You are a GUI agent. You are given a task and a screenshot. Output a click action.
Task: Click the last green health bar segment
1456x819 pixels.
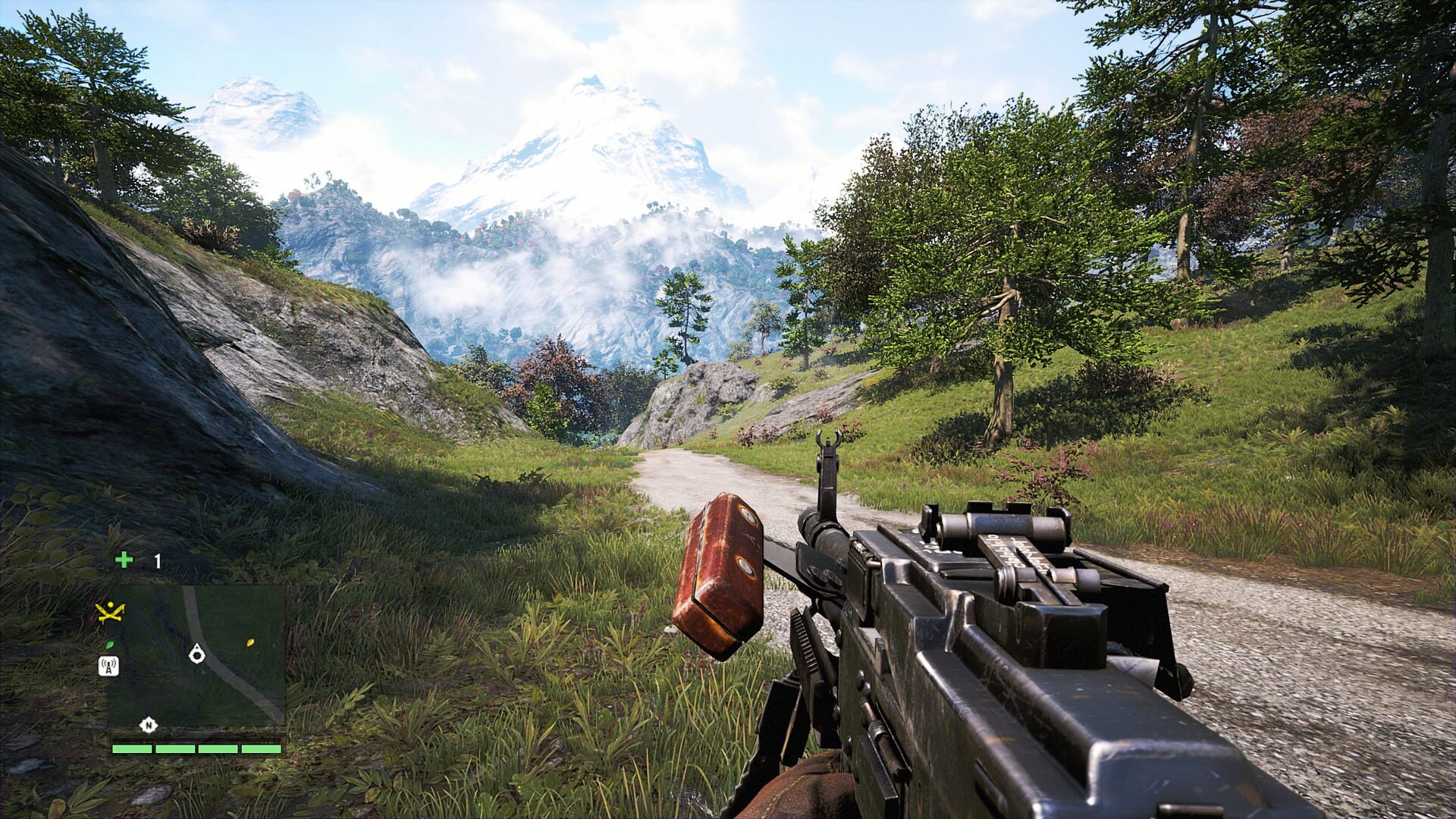[x=262, y=748]
